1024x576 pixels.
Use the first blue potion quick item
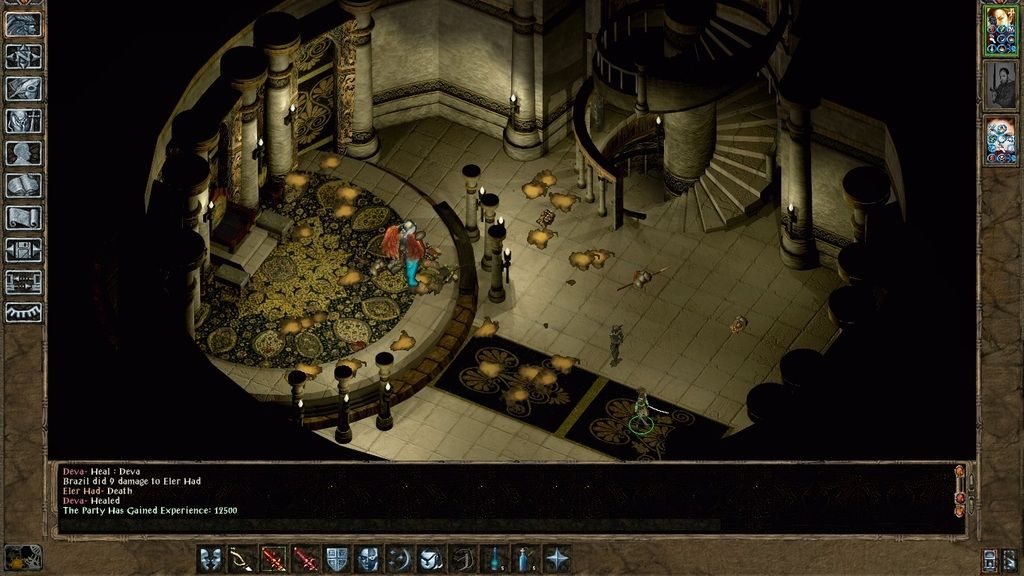(494, 559)
